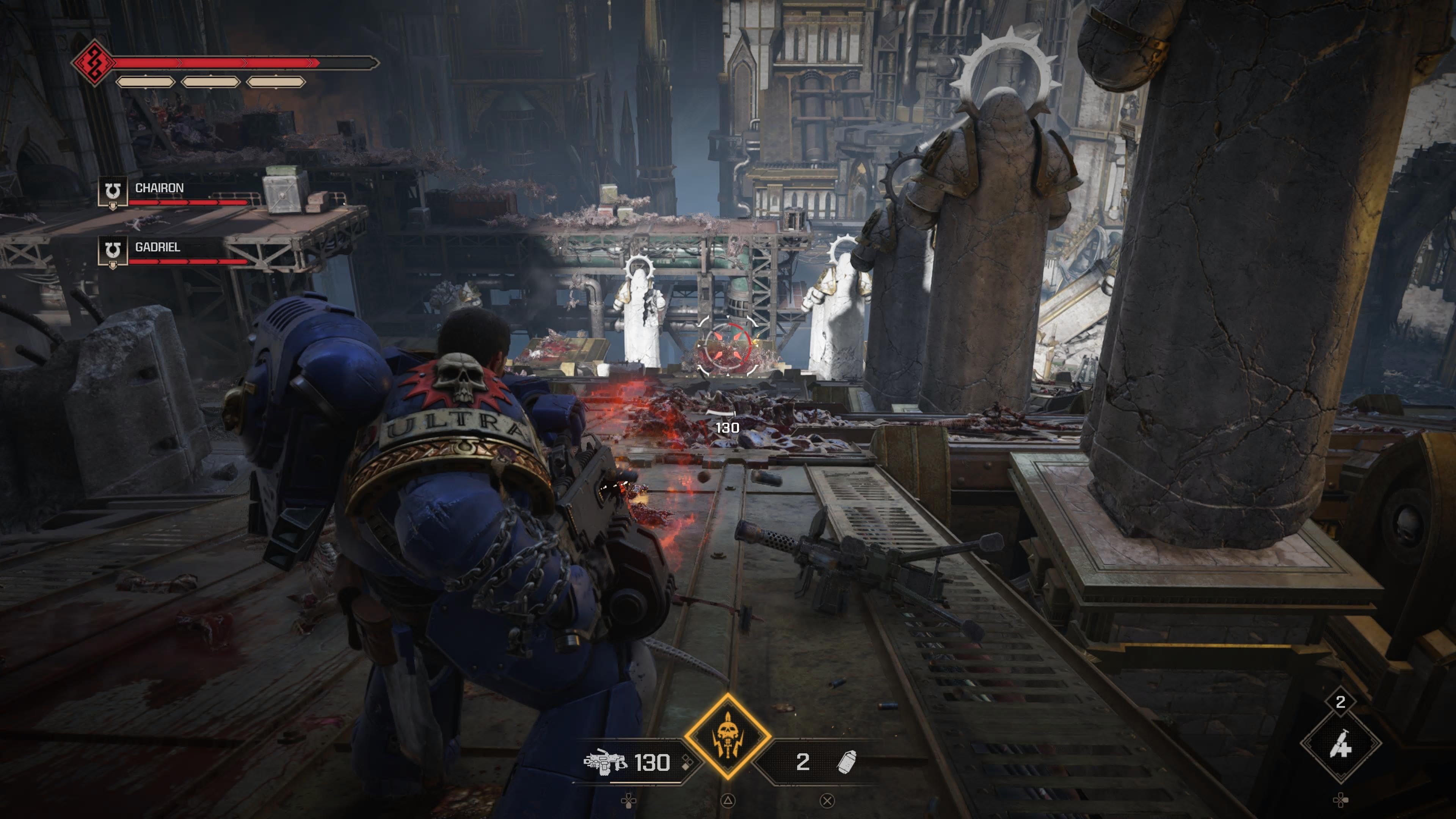Activate the golden skull ability diamond
This screenshot has width=1456, height=819.
(728, 736)
